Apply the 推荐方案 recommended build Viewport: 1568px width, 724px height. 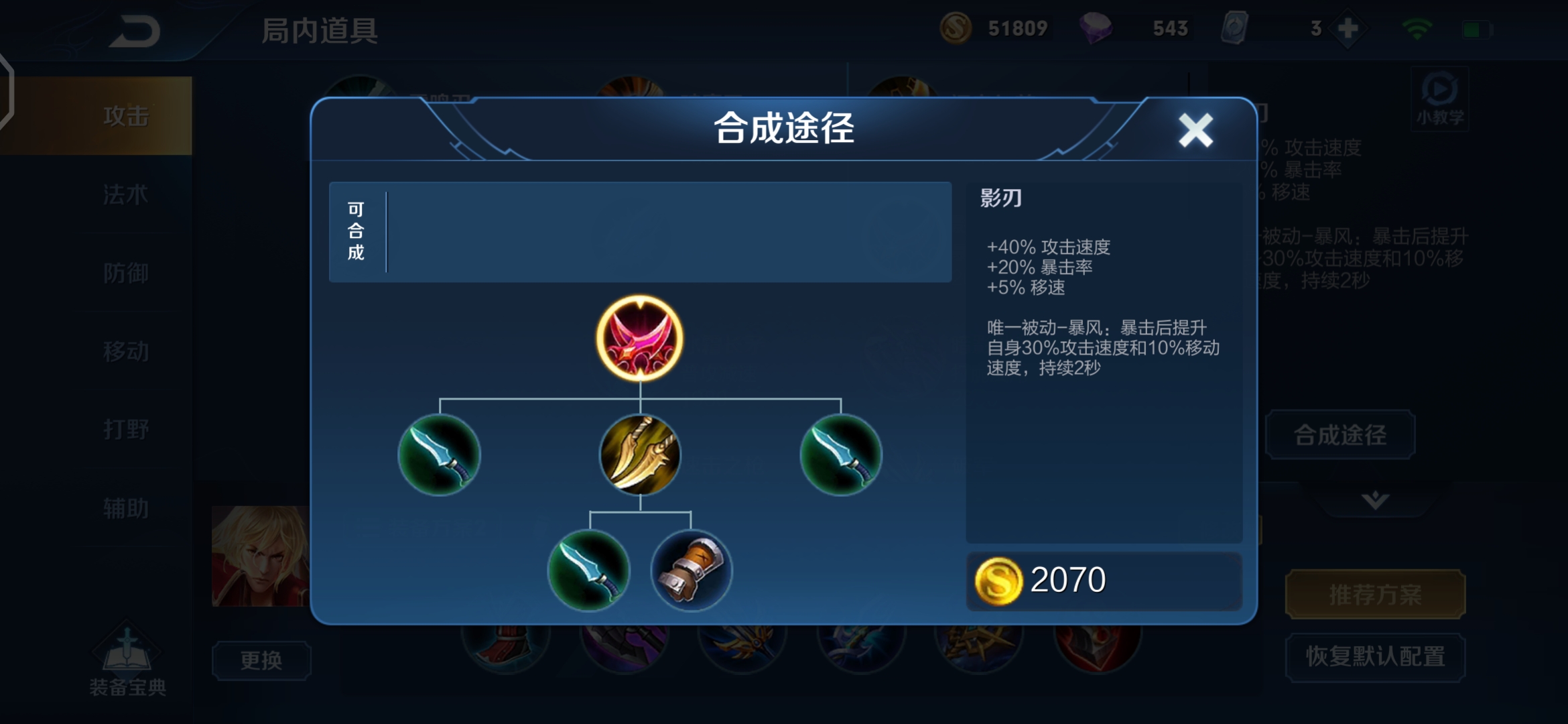(x=1374, y=594)
